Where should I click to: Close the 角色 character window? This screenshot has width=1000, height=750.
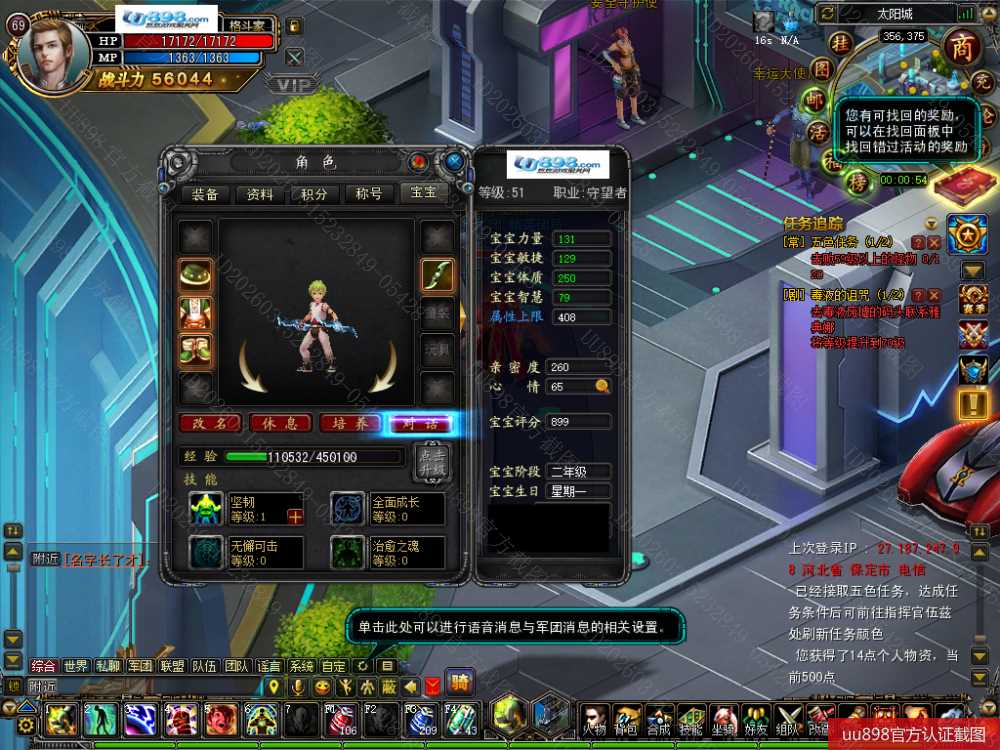[455, 161]
